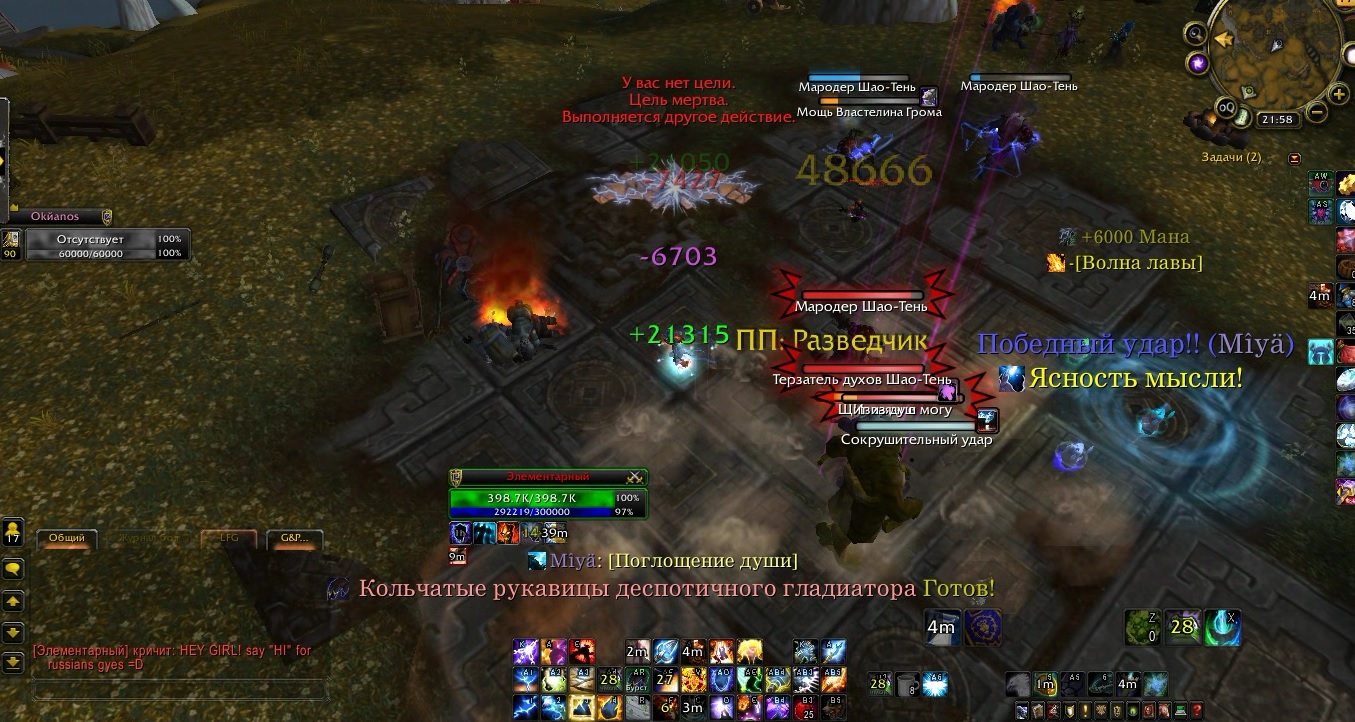Select the G&P chat tab
Image resolution: width=1355 pixels, height=722 pixels.
[x=294, y=538]
